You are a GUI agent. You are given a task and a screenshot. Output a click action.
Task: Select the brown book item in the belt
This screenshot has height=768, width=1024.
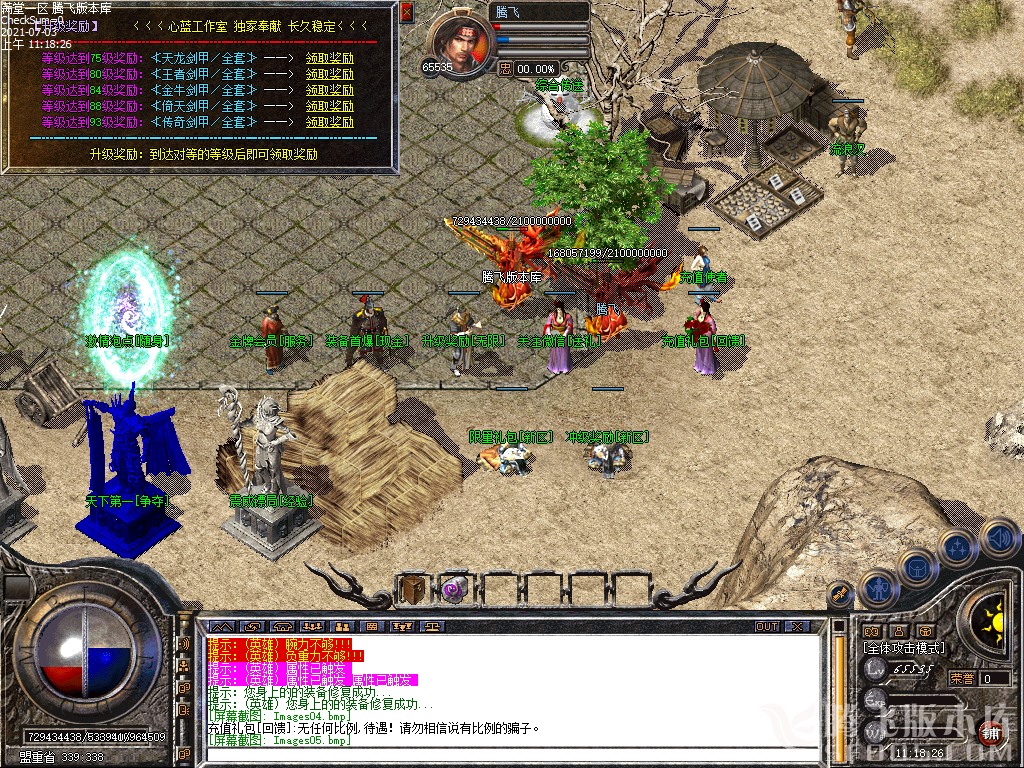(412, 590)
